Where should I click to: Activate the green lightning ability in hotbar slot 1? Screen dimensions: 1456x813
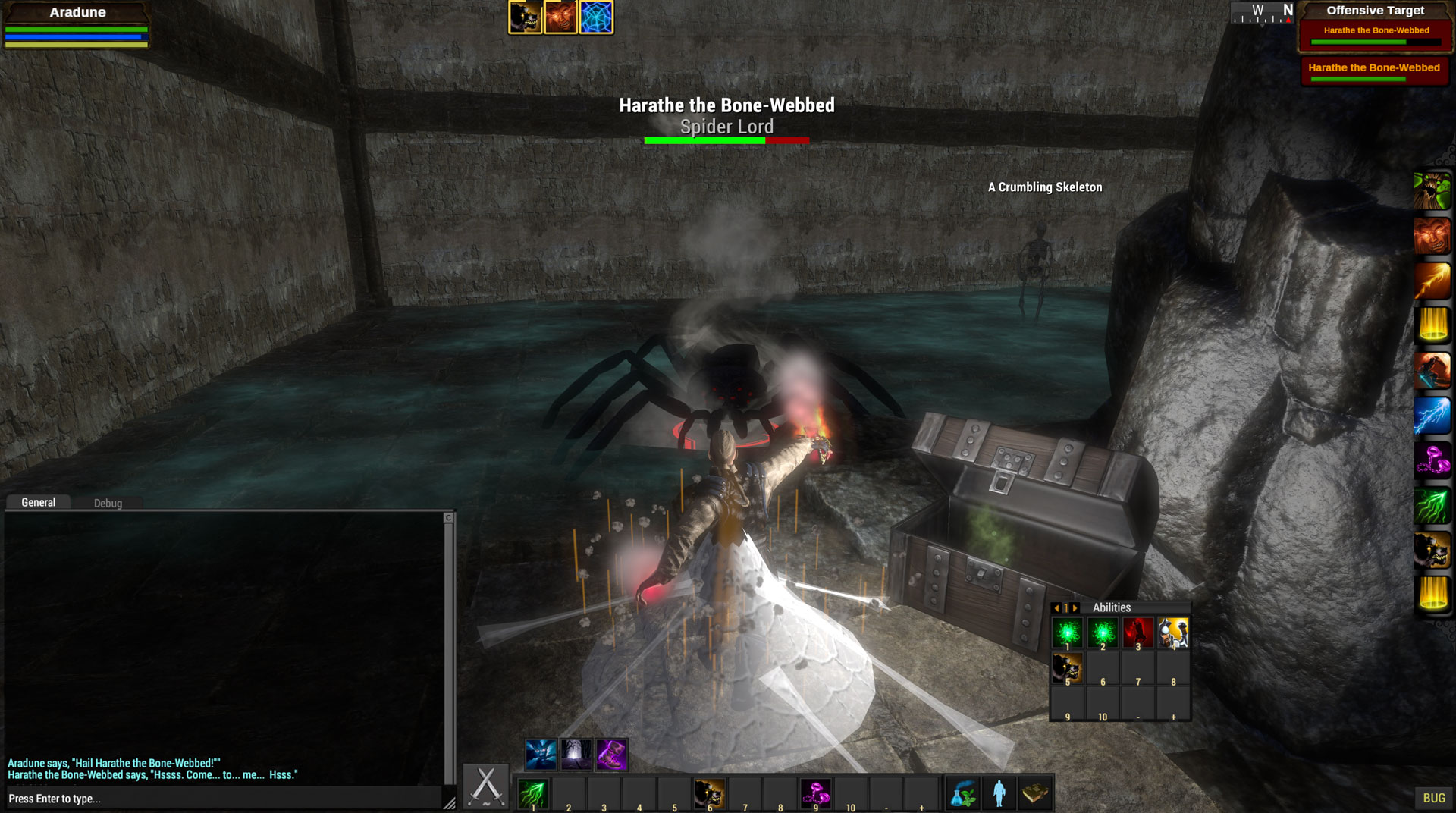532,794
